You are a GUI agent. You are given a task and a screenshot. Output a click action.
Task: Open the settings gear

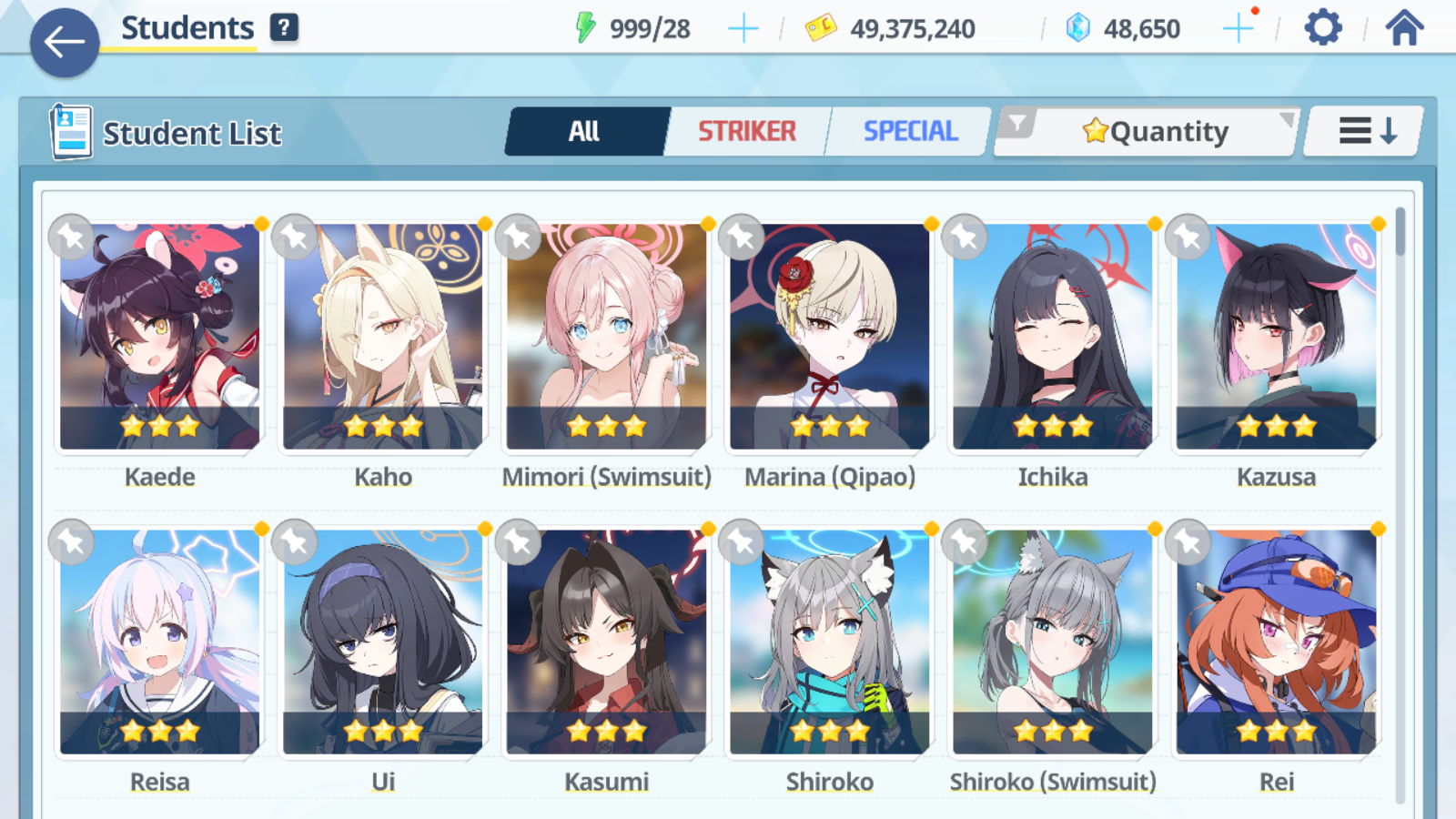point(1322,28)
